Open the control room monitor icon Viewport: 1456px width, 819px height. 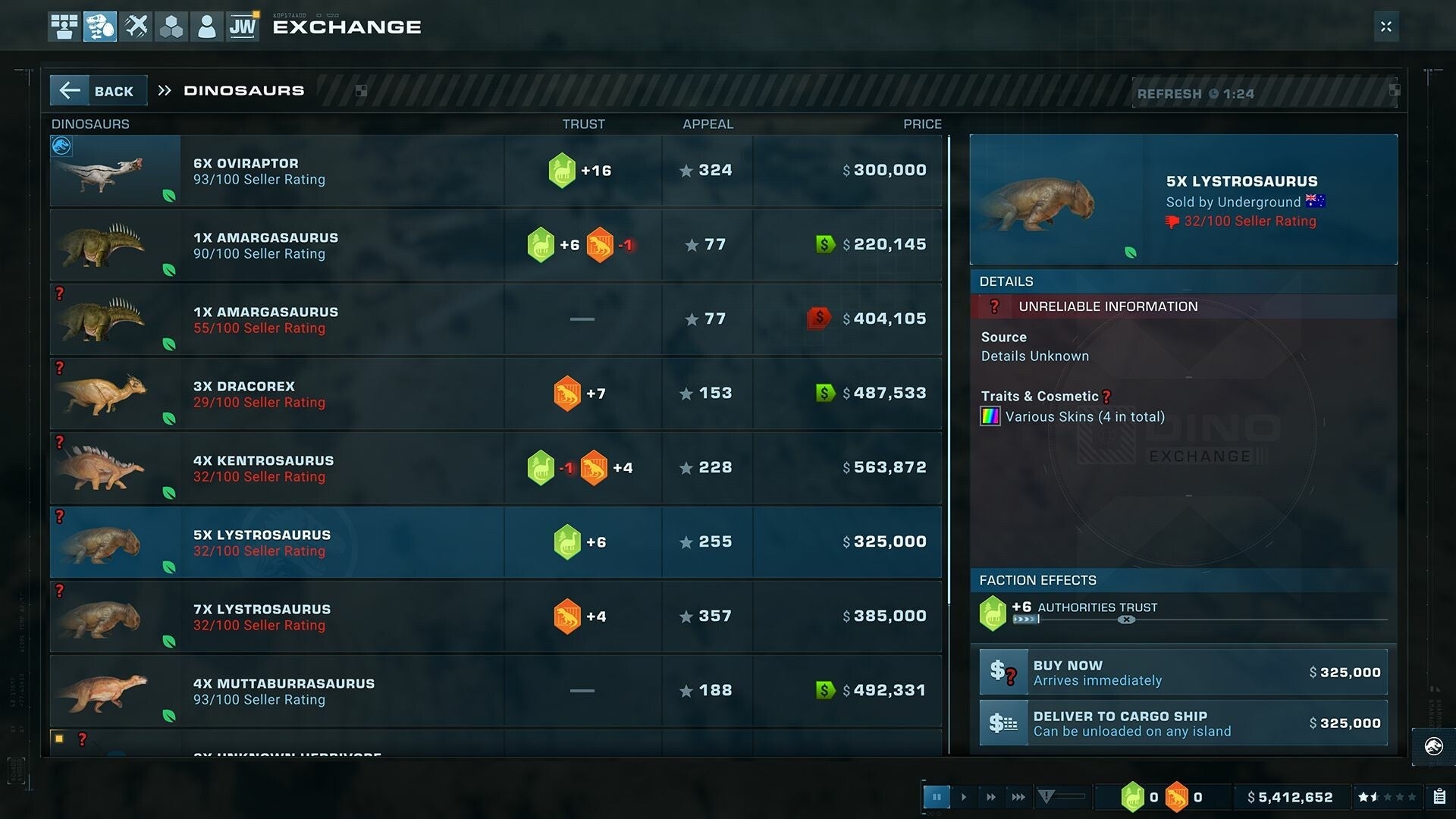point(64,27)
